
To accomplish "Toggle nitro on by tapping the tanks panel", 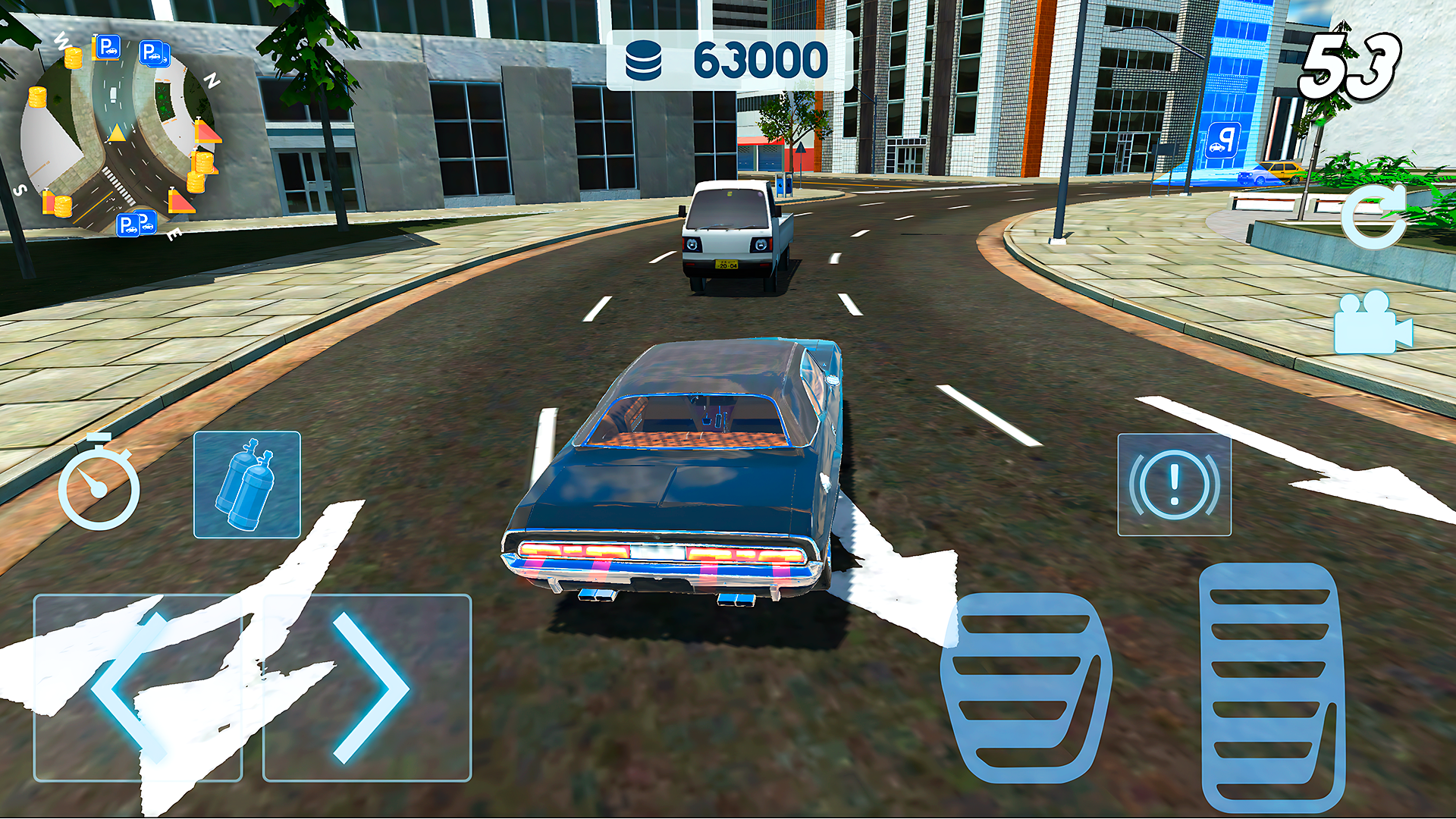I will coord(246,485).
